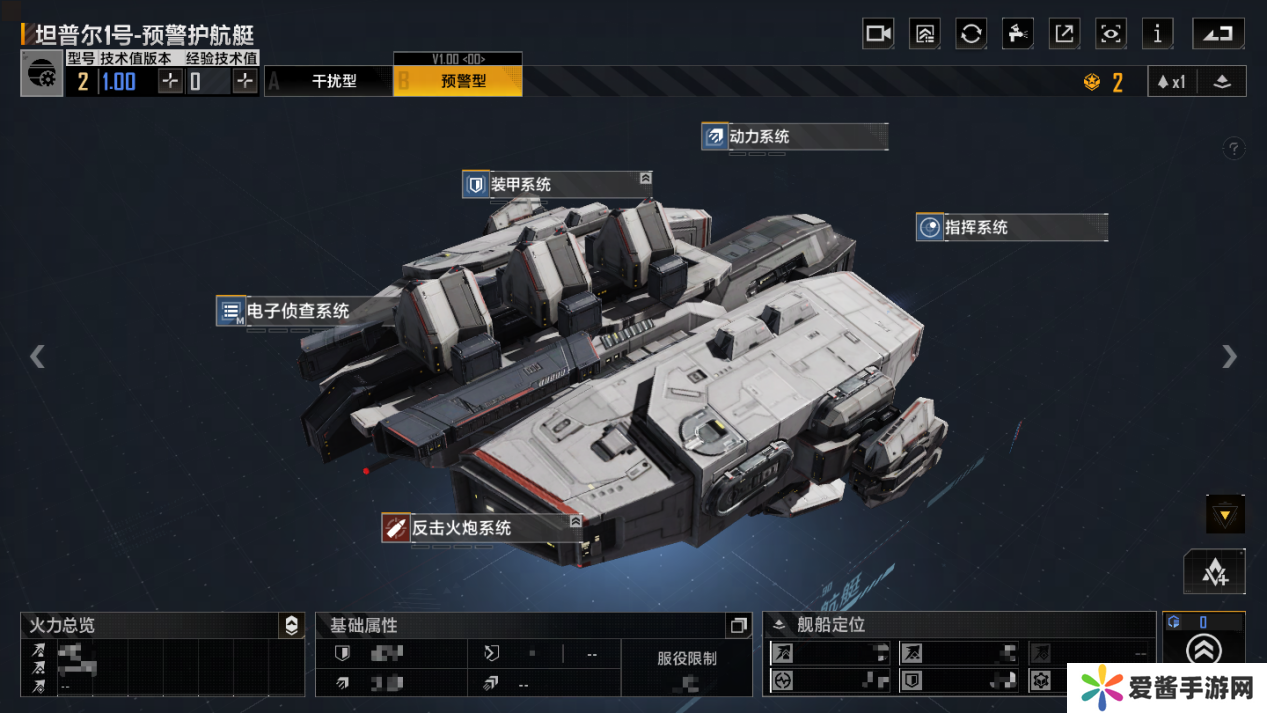Expand the 基础属性 panel window icon

tap(739, 625)
